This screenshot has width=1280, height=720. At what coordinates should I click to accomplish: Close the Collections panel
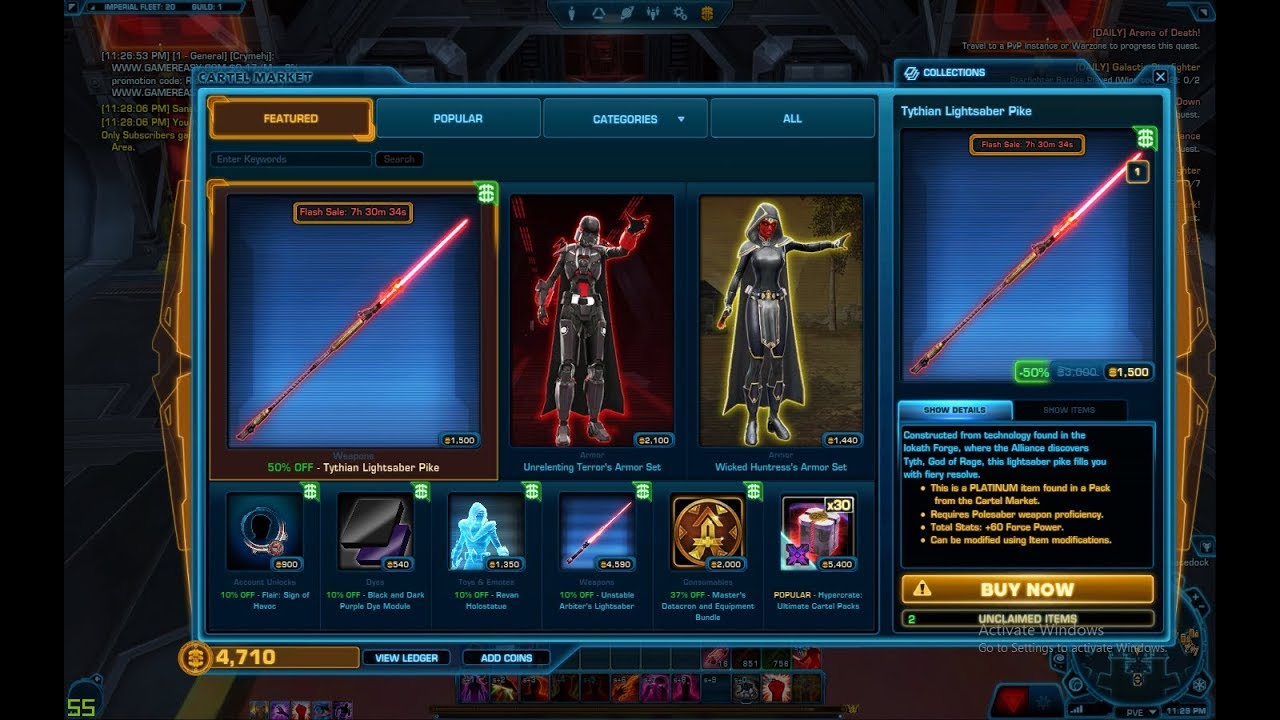[1160, 76]
